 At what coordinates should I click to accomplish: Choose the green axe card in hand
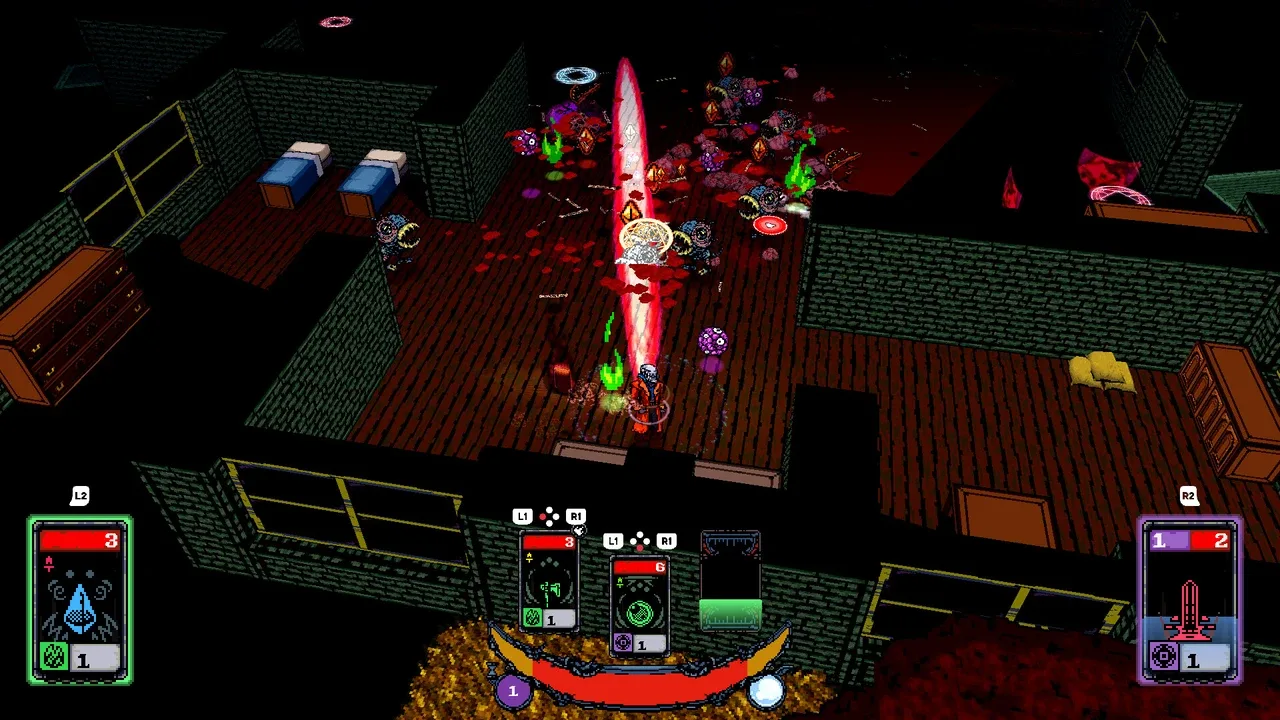pyautogui.click(x=549, y=581)
